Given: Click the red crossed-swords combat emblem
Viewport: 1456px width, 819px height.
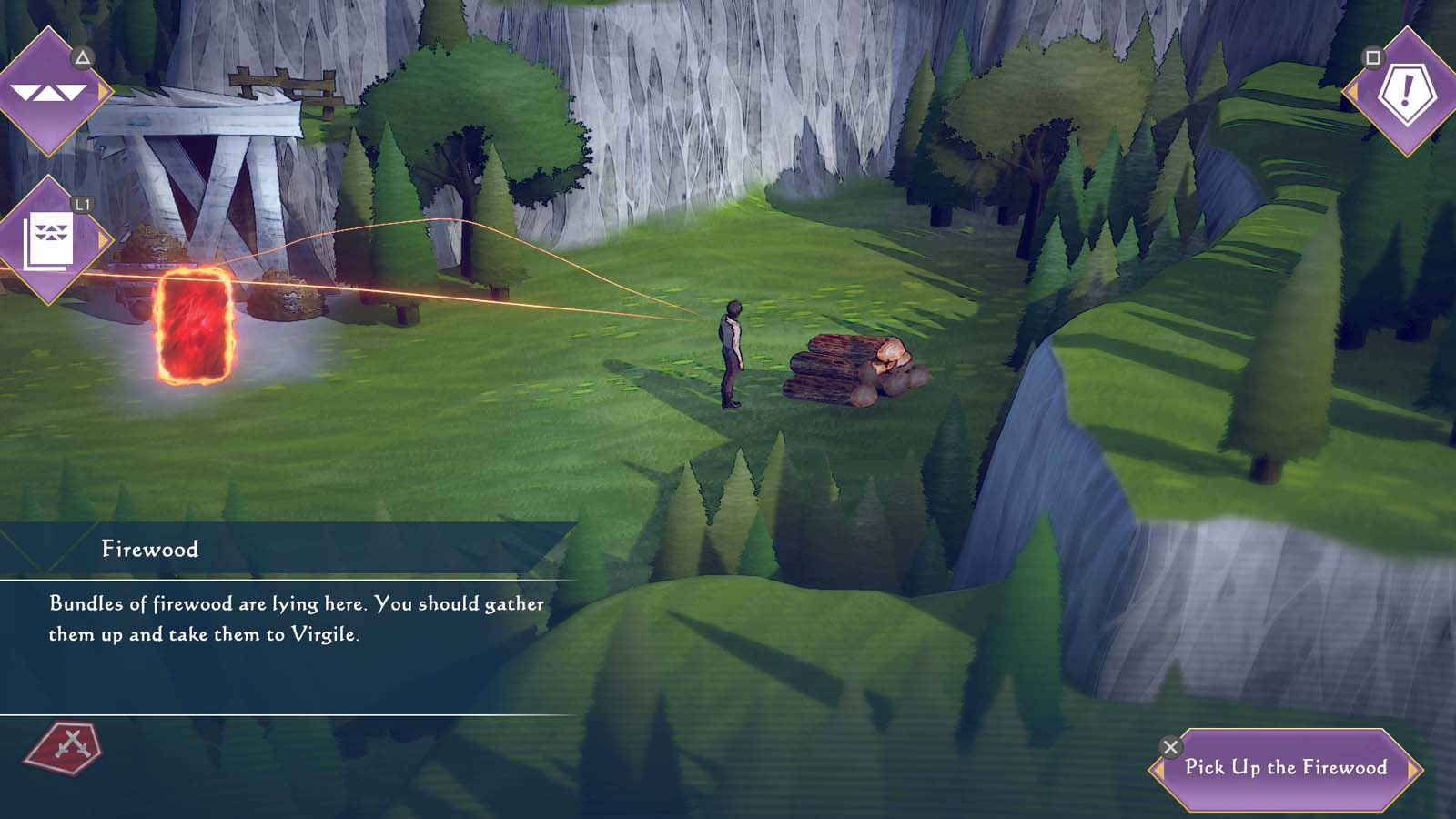Looking at the screenshot, I should (64, 748).
